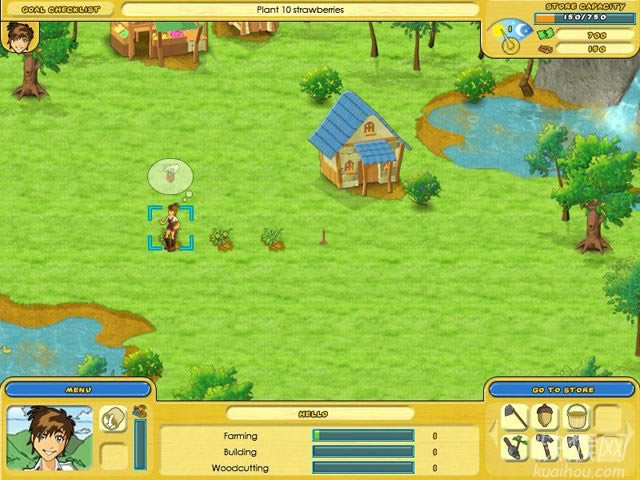The width and height of the screenshot is (640, 480).
Task: Pick the sapling planting shovel
Action: click(x=515, y=447)
